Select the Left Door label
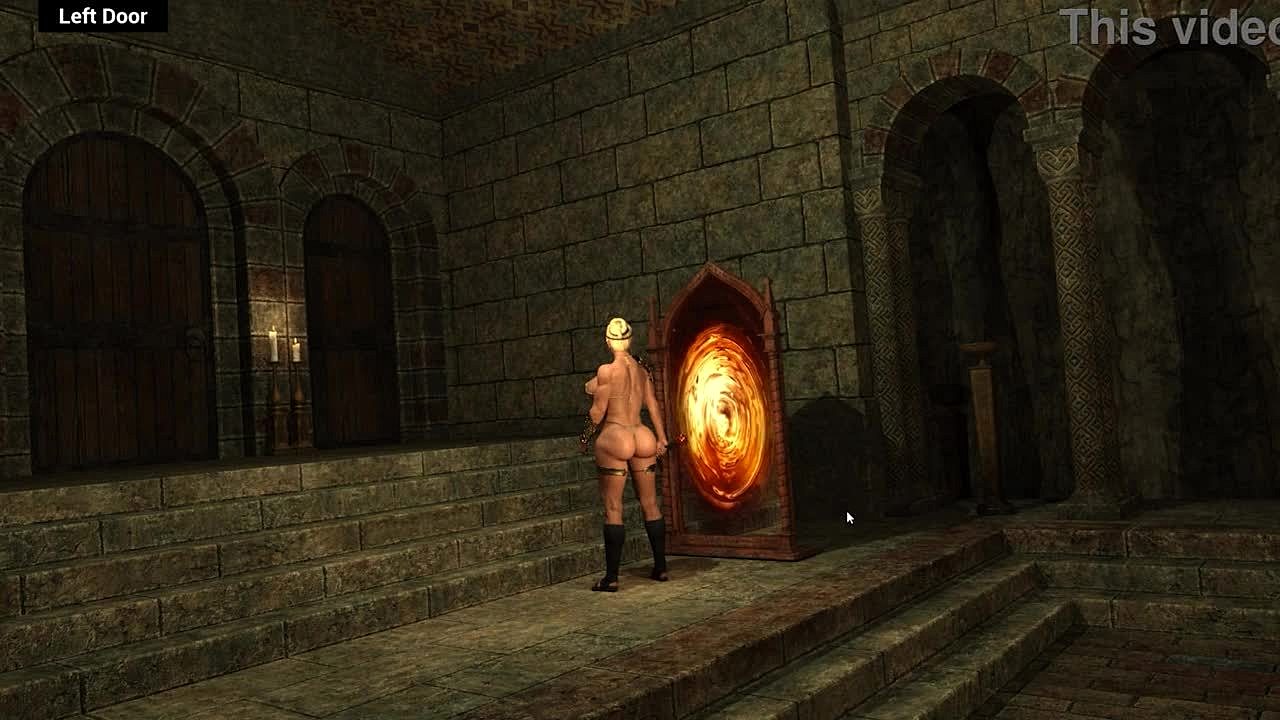This screenshot has width=1280, height=720. pos(103,16)
